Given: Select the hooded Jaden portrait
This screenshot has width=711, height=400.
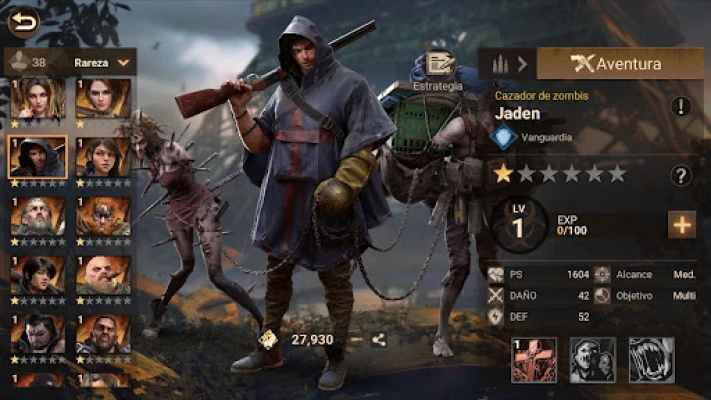Looking at the screenshot, I should (x=38, y=157).
